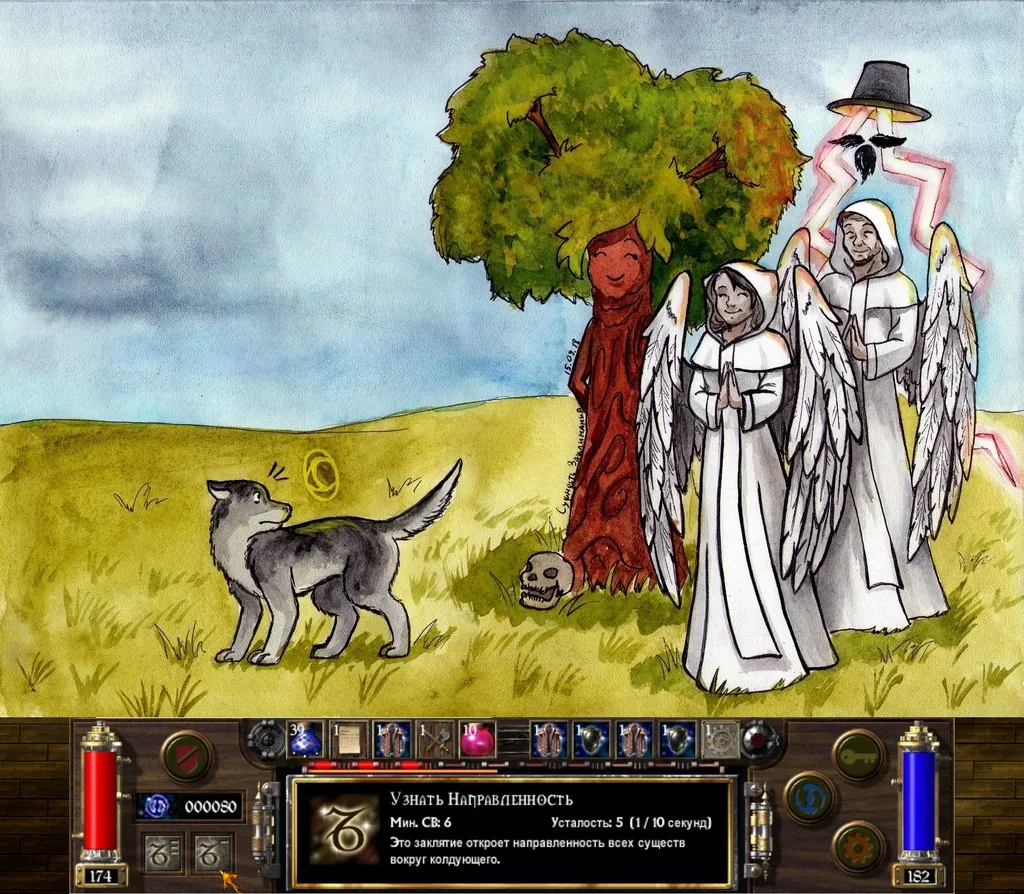Image resolution: width=1024 pixels, height=894 pixels.
Task: Toggle combat mode with the shield button
Action: (x=187, y=756)
